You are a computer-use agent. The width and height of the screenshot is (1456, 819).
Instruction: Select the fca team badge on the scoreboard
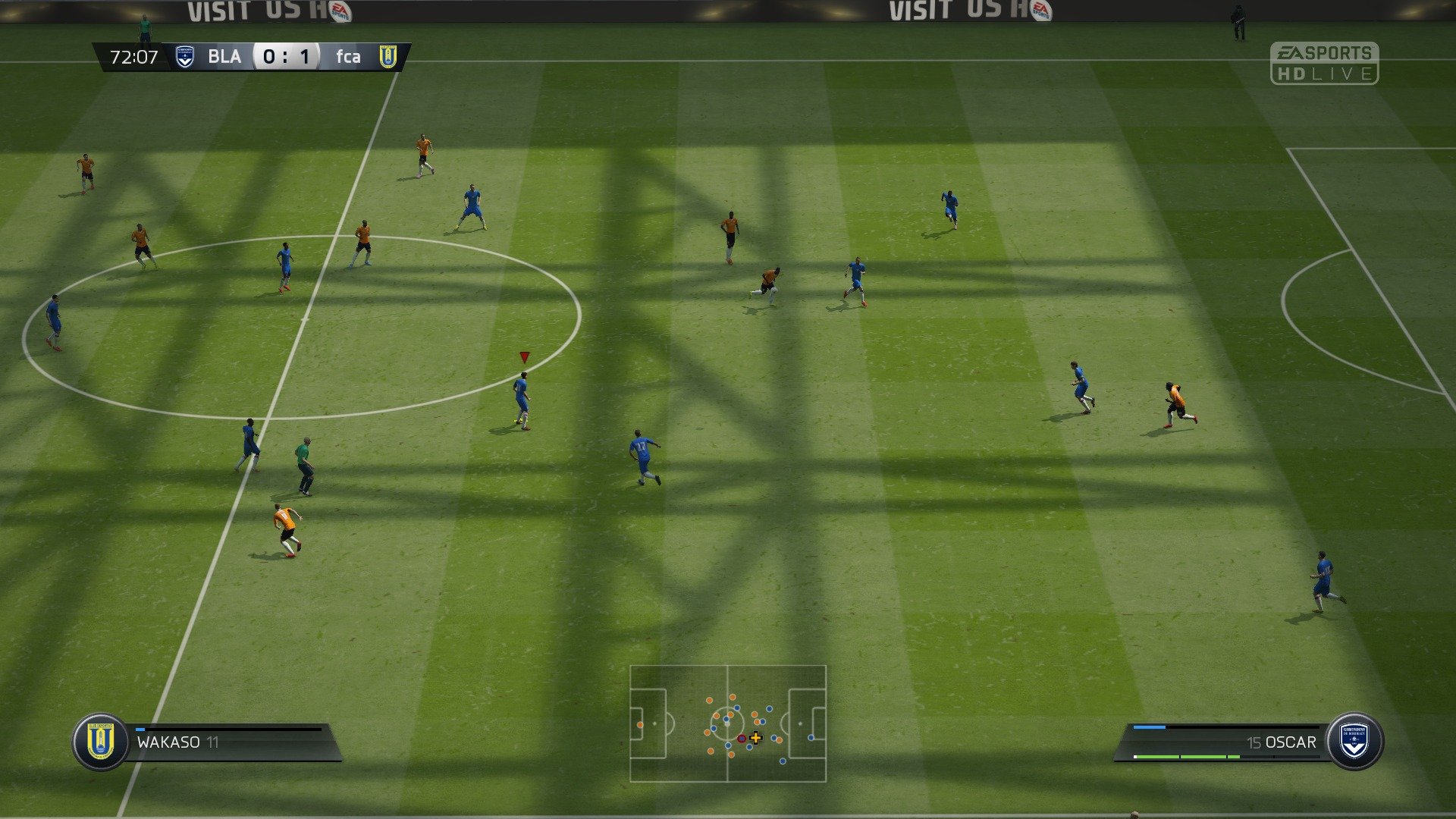[387, 57]
